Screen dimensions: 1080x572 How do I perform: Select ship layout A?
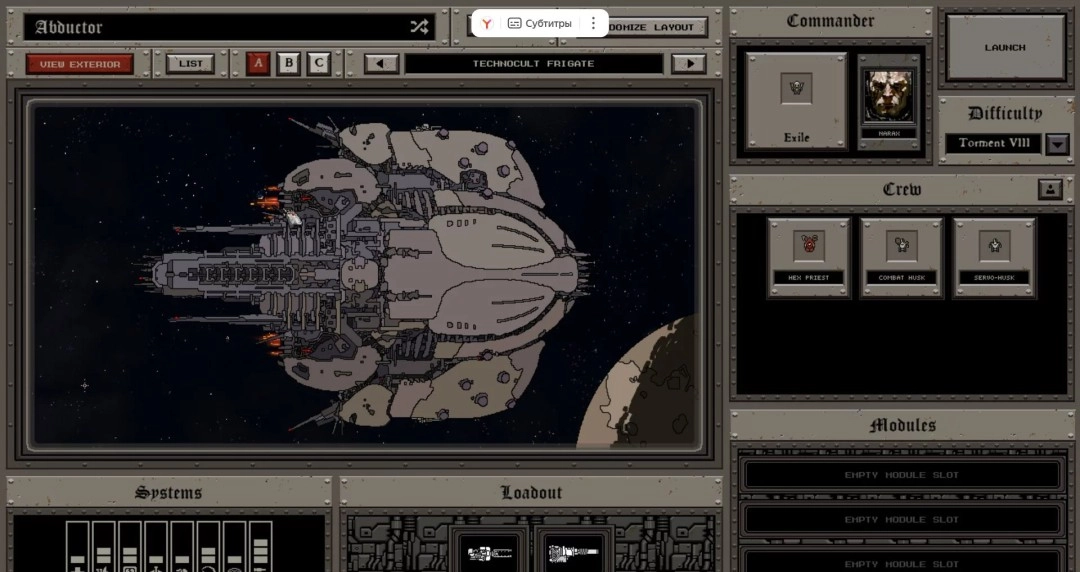coord(258,64)
